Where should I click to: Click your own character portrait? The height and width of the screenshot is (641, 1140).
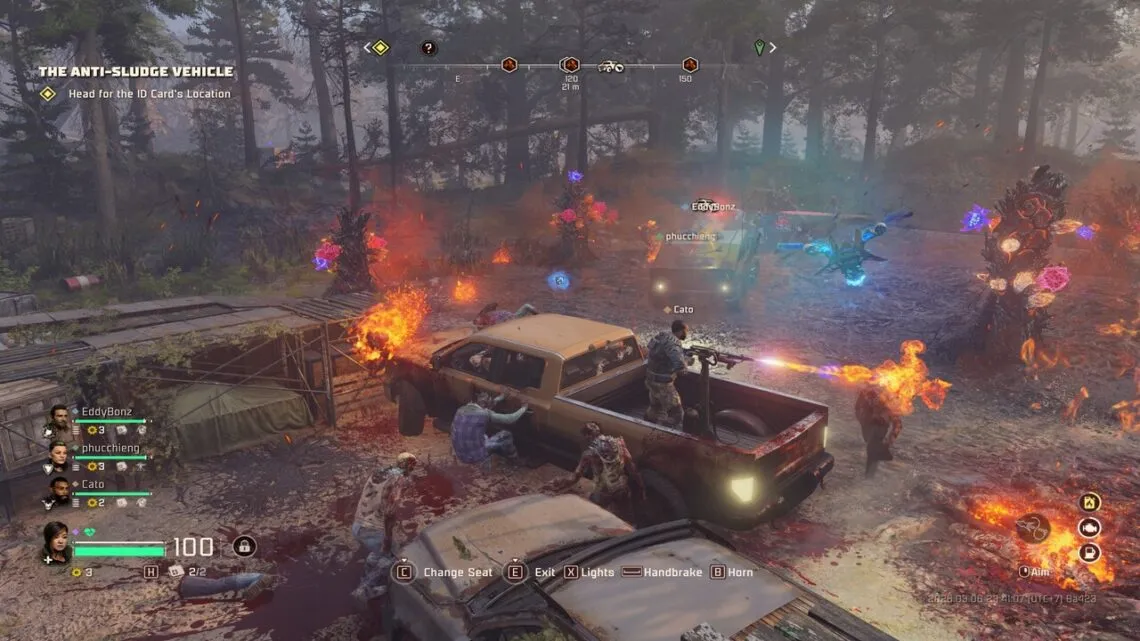click(55, 541)
